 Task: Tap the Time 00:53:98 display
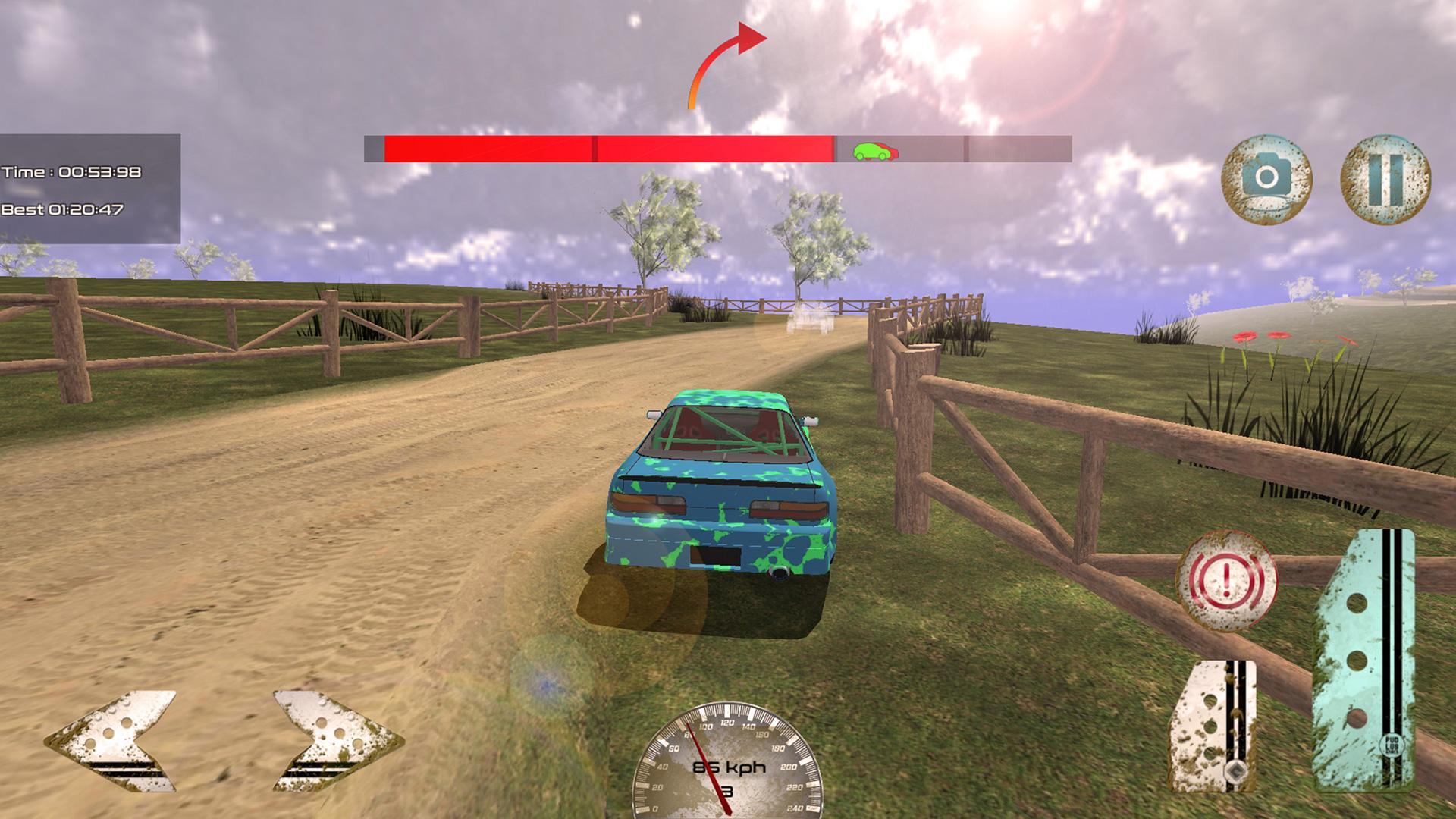(72, 171)
